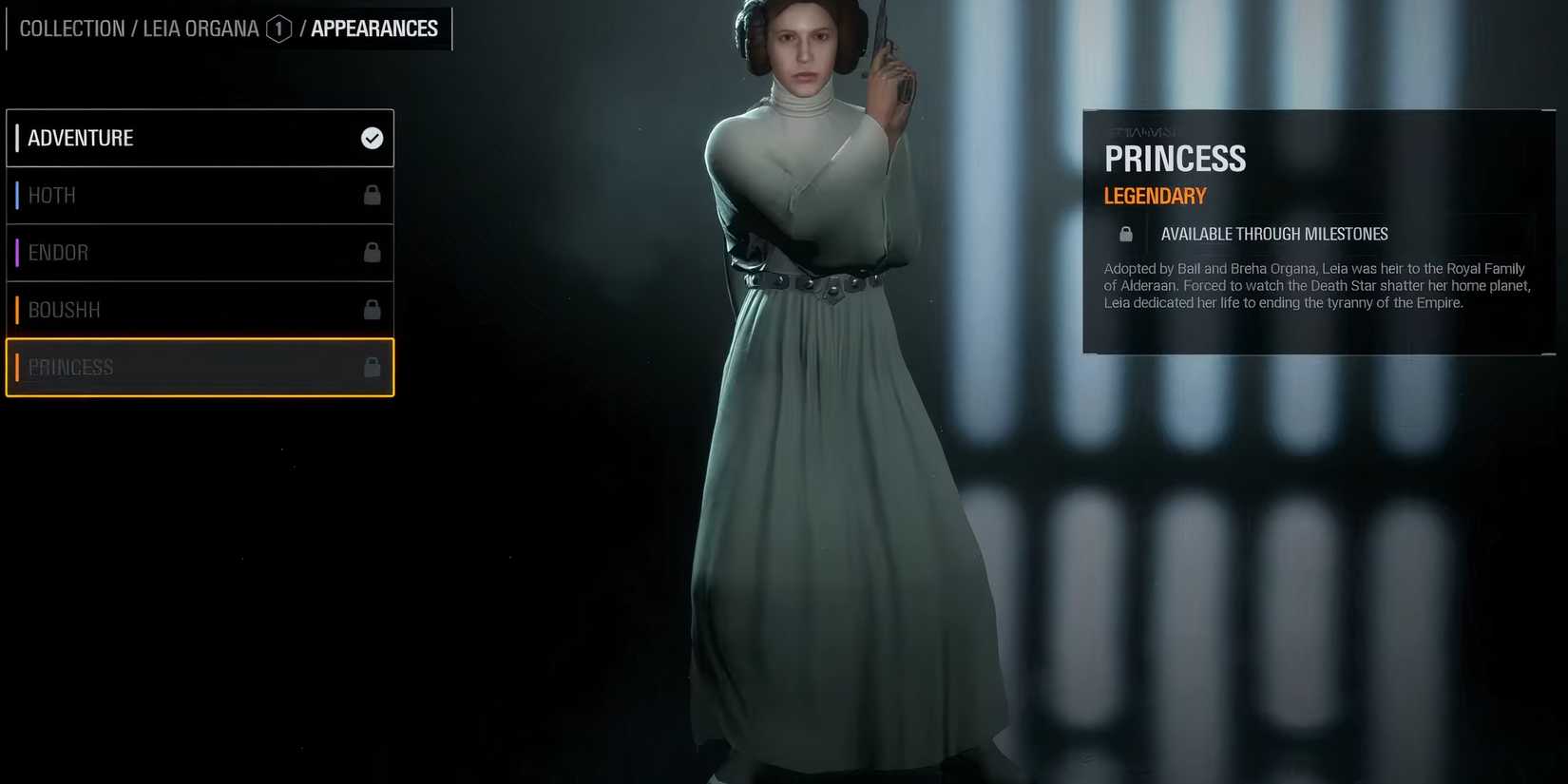This screenshot has width=1568, height=784.
Task: Click the lock icon on the Princess row
Action: pyautogui.click(x=371, y=366)
